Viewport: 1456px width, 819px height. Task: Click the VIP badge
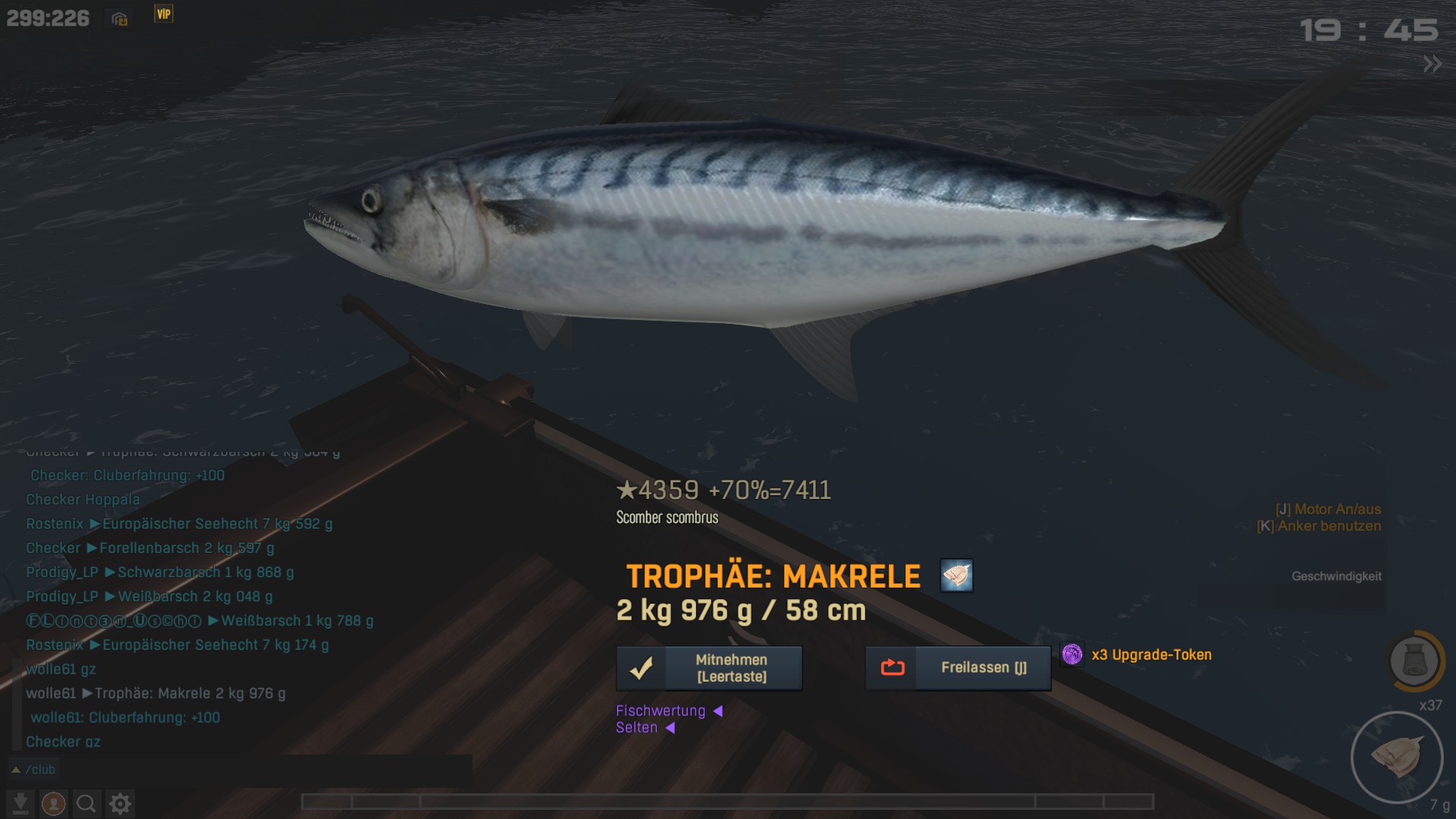[164, 14]
